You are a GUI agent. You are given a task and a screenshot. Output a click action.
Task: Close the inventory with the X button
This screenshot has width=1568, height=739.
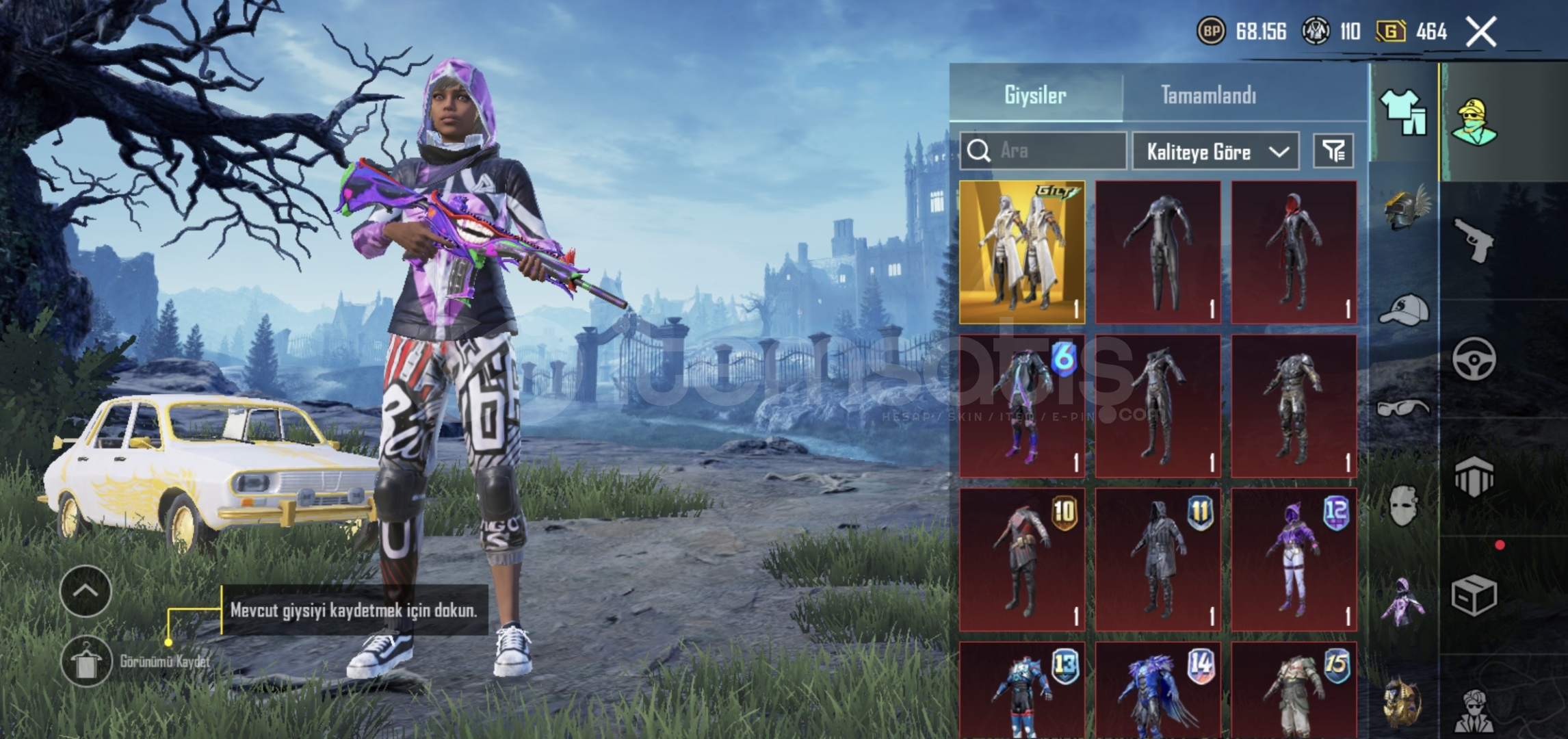(1481, 32)
